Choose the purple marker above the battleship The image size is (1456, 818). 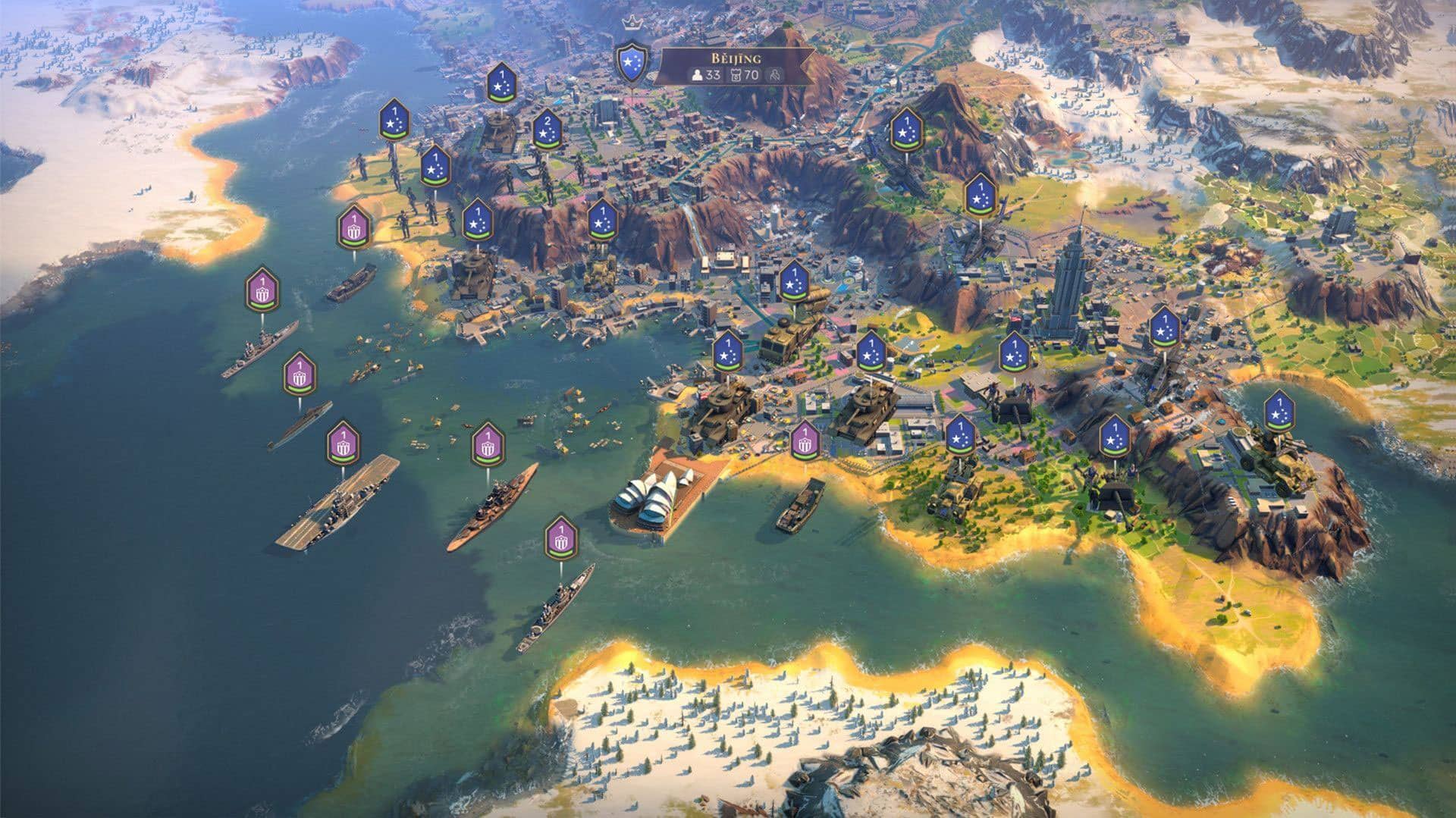(488, 446)
